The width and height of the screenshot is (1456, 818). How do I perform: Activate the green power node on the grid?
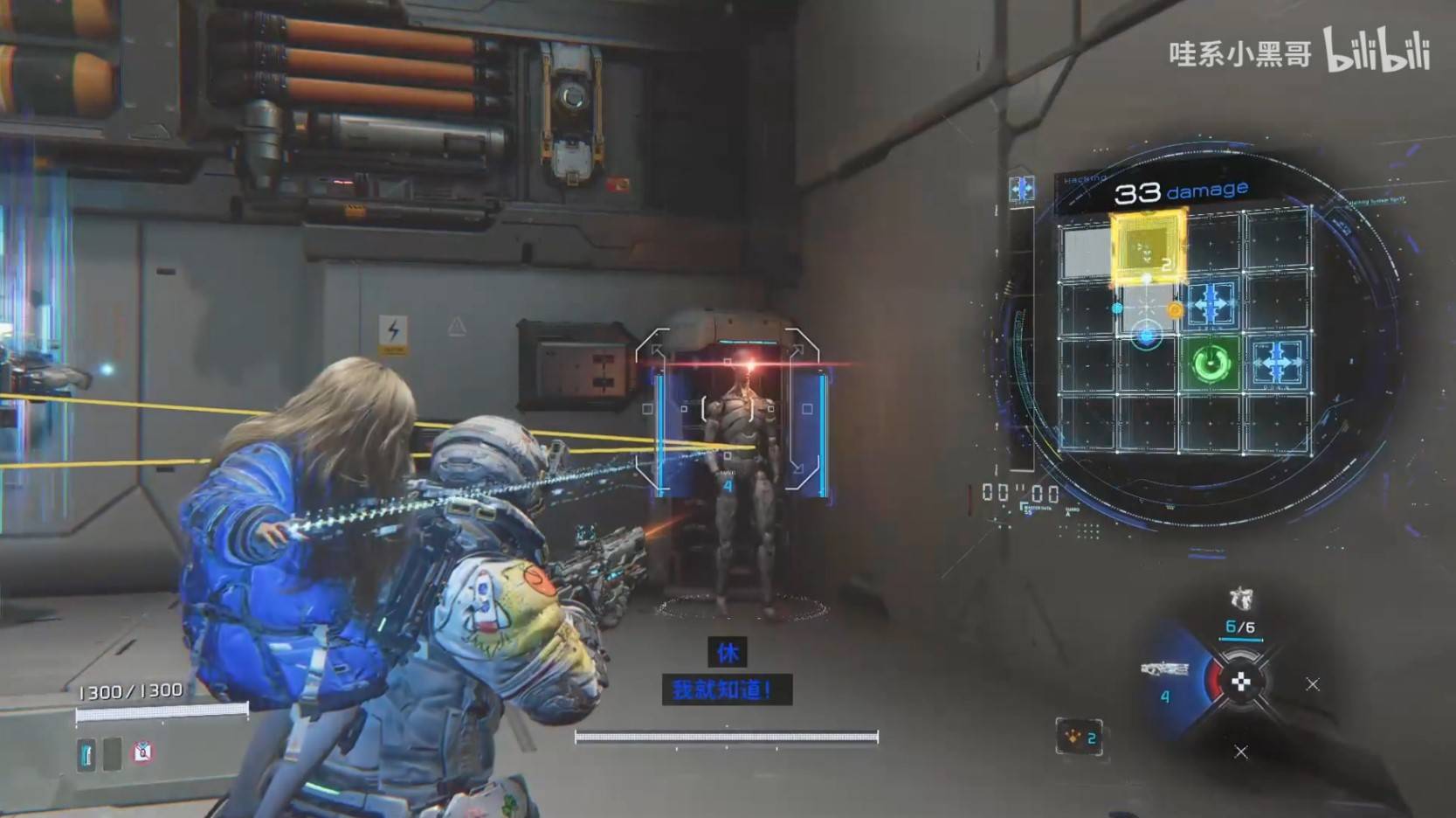point(1211,362)
